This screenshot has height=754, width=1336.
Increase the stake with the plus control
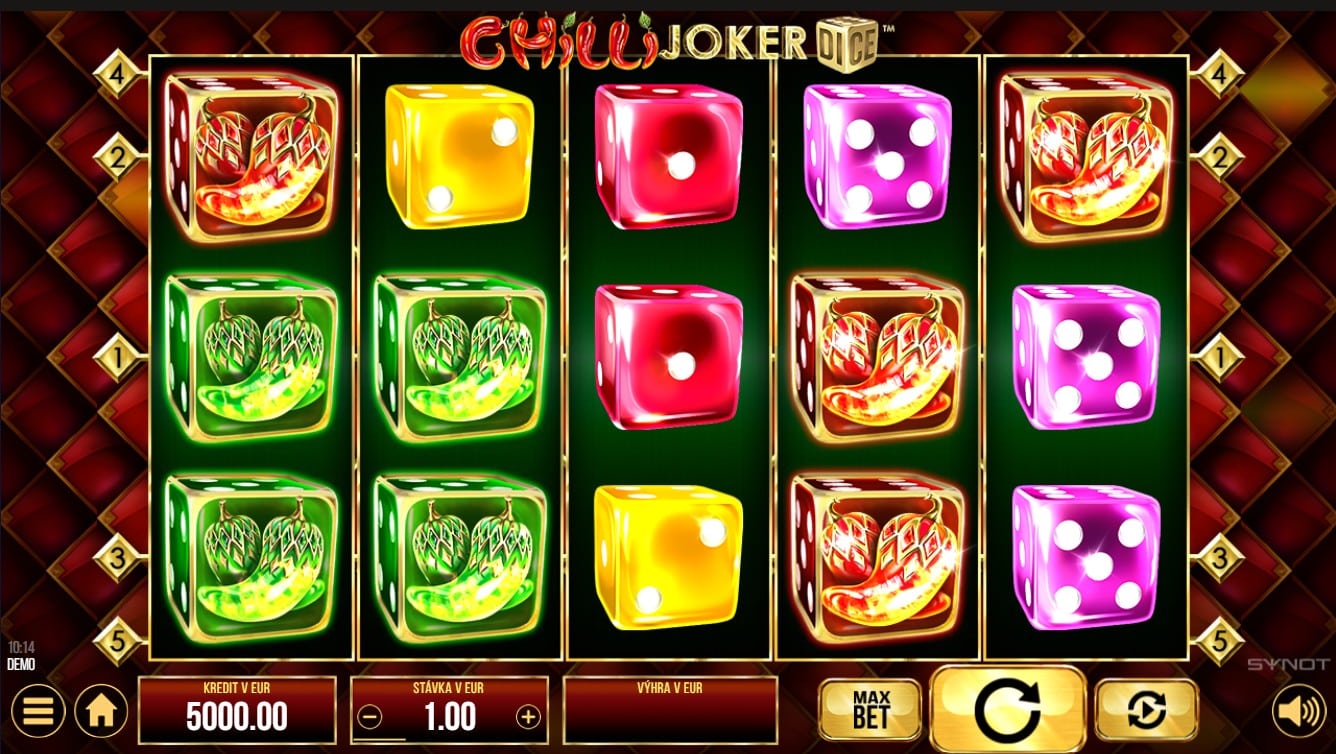[x=530, y=716]
